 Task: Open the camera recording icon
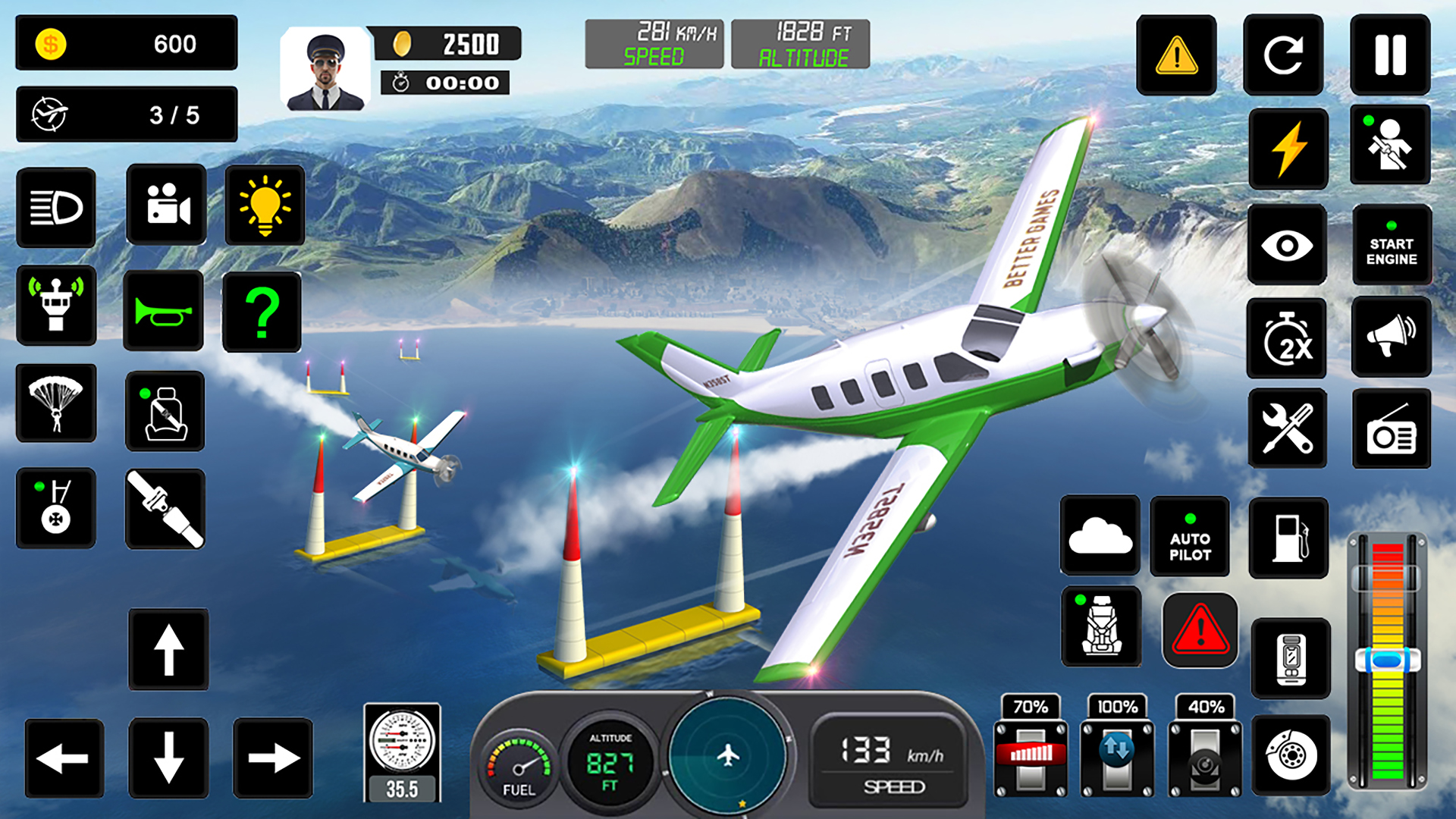tap(167, 207)
